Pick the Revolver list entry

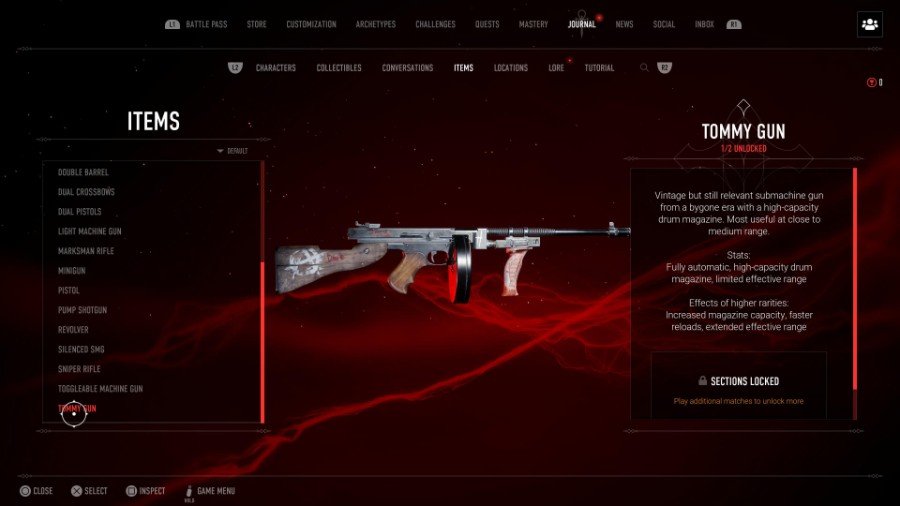click(73, 330)
